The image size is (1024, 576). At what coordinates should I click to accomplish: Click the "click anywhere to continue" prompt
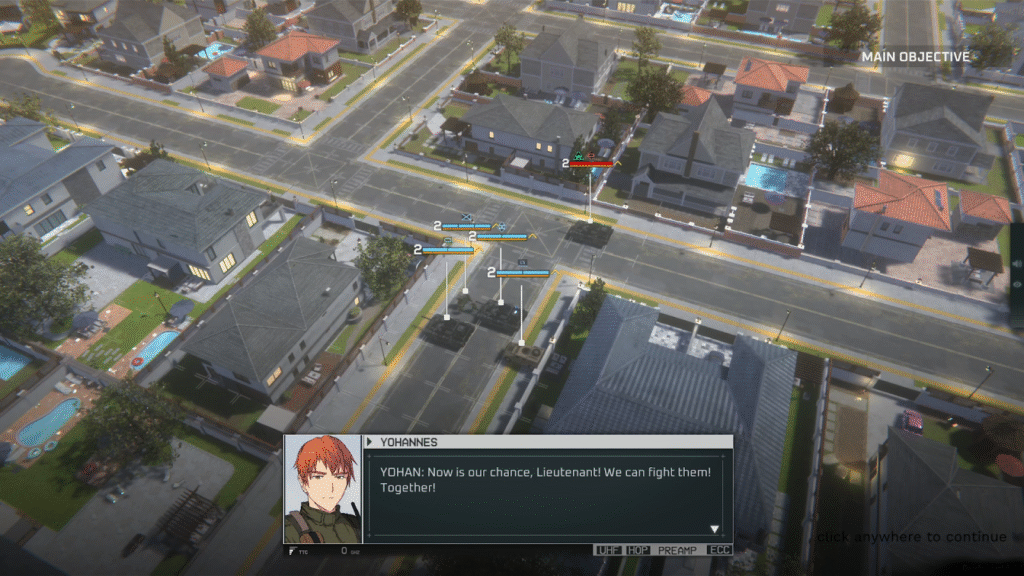[911, 537]
